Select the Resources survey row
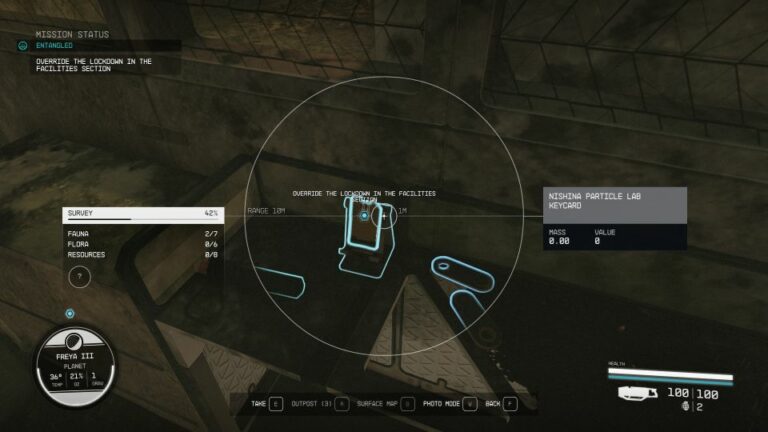The image size is (768, 432). [142, 255]
